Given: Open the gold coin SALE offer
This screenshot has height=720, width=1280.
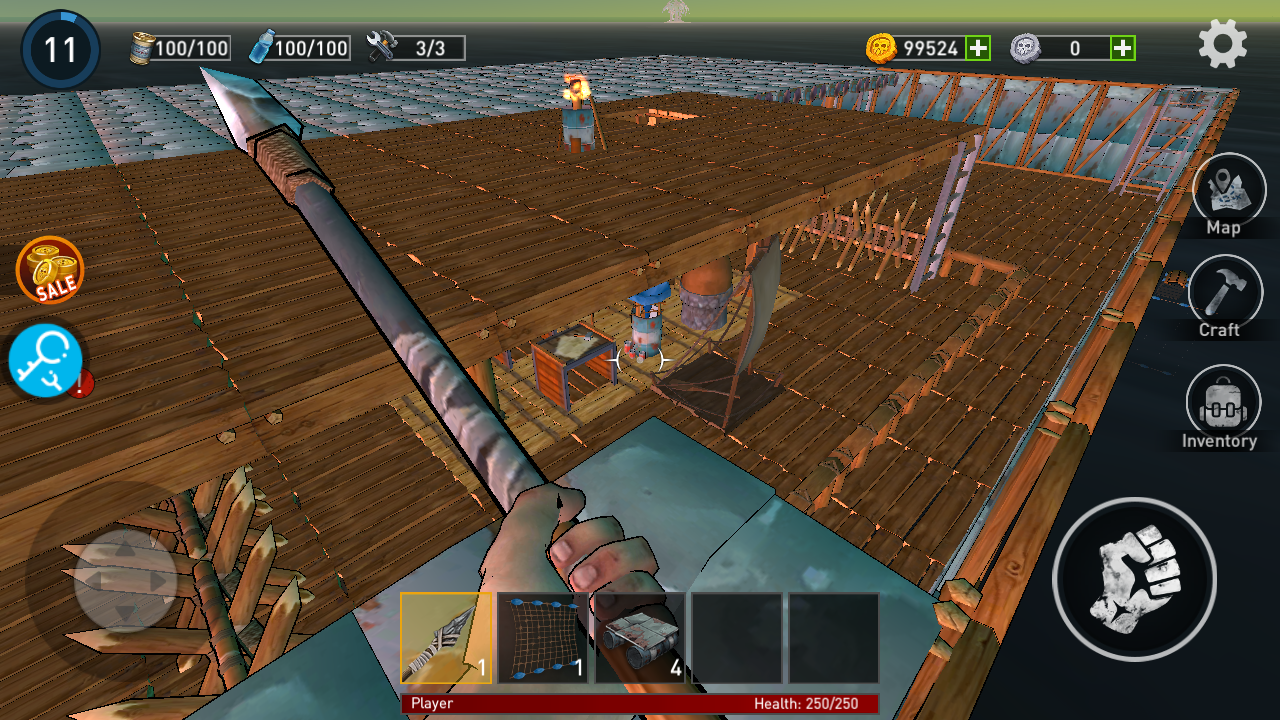Looking at the screenshot, I should click(x=50, y=270).
